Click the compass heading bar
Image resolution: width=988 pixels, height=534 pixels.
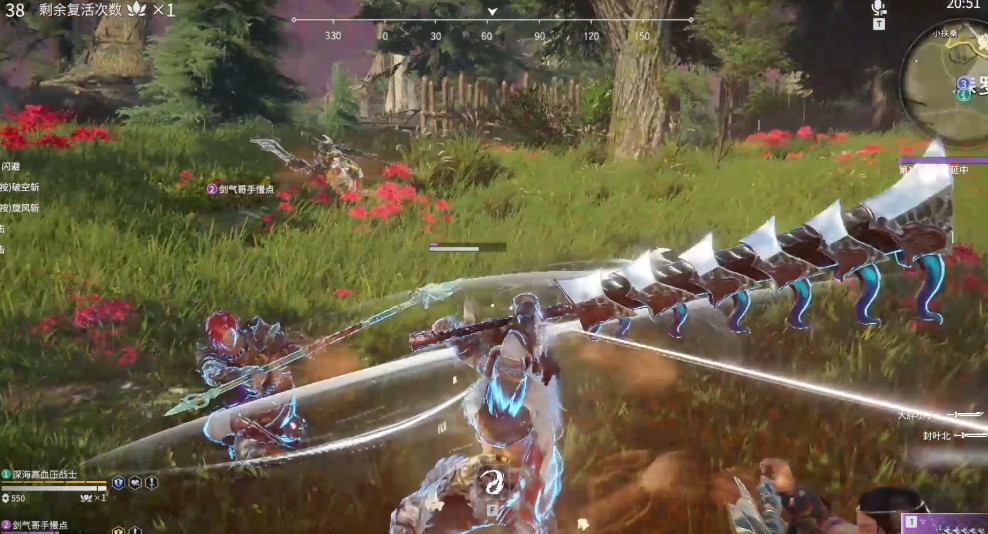[x=491, y=20]
